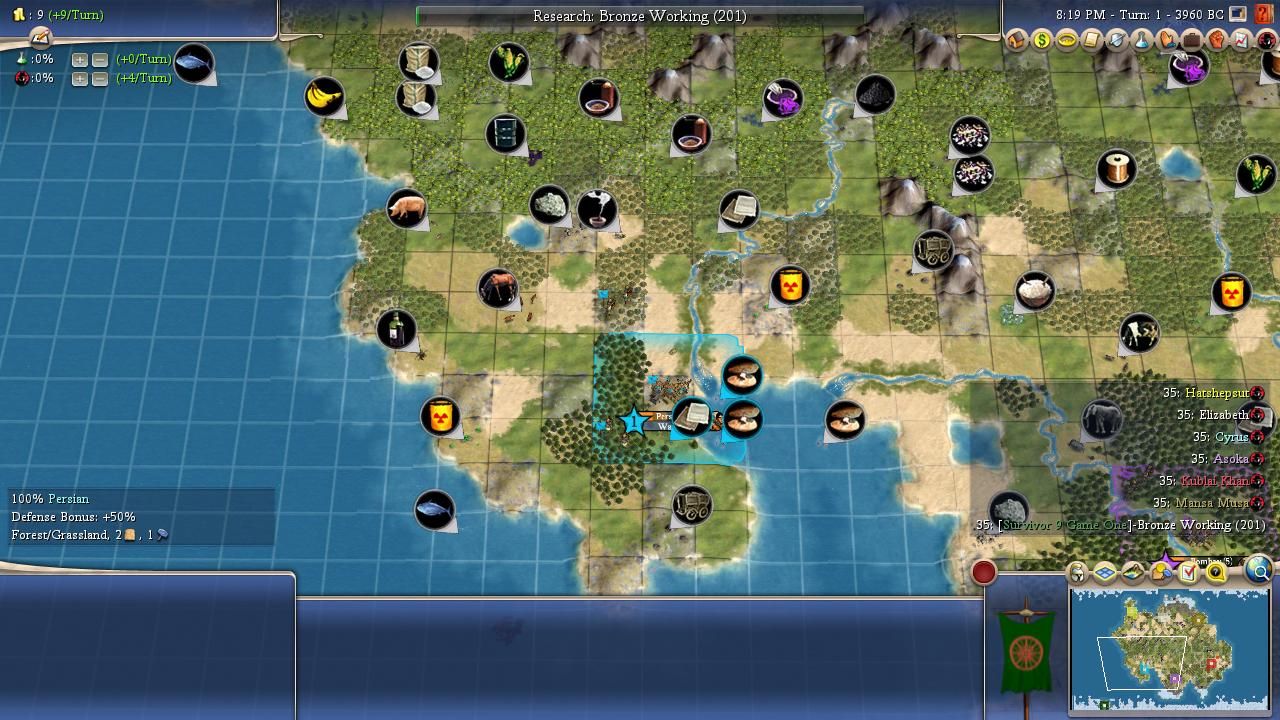Screen dimensions: 1280x720
Task: Open the Financial Advisor dollar icon
Action: 1041,41
